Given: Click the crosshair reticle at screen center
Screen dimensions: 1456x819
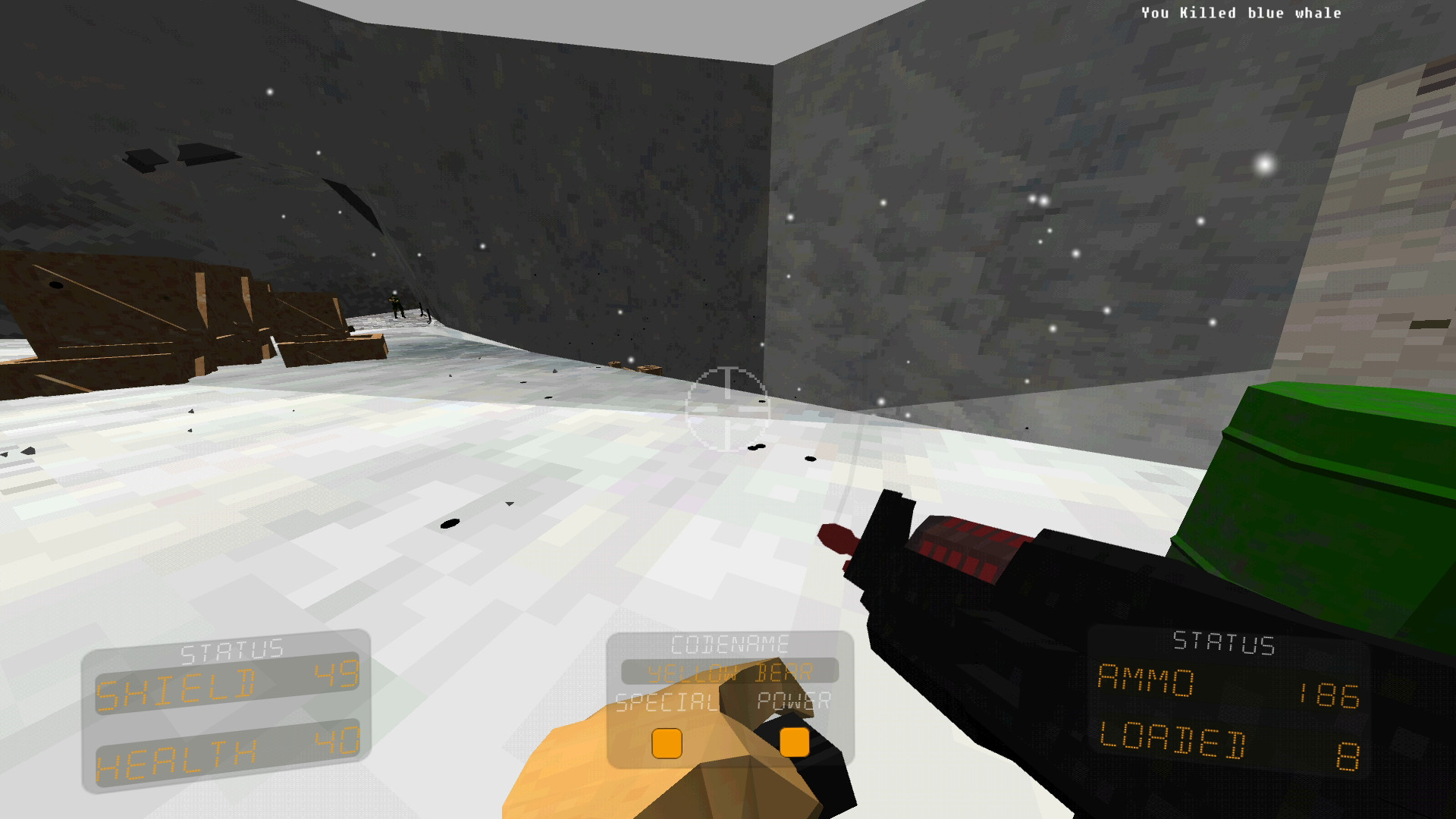Looking at the screenshot, I should 727,409.
